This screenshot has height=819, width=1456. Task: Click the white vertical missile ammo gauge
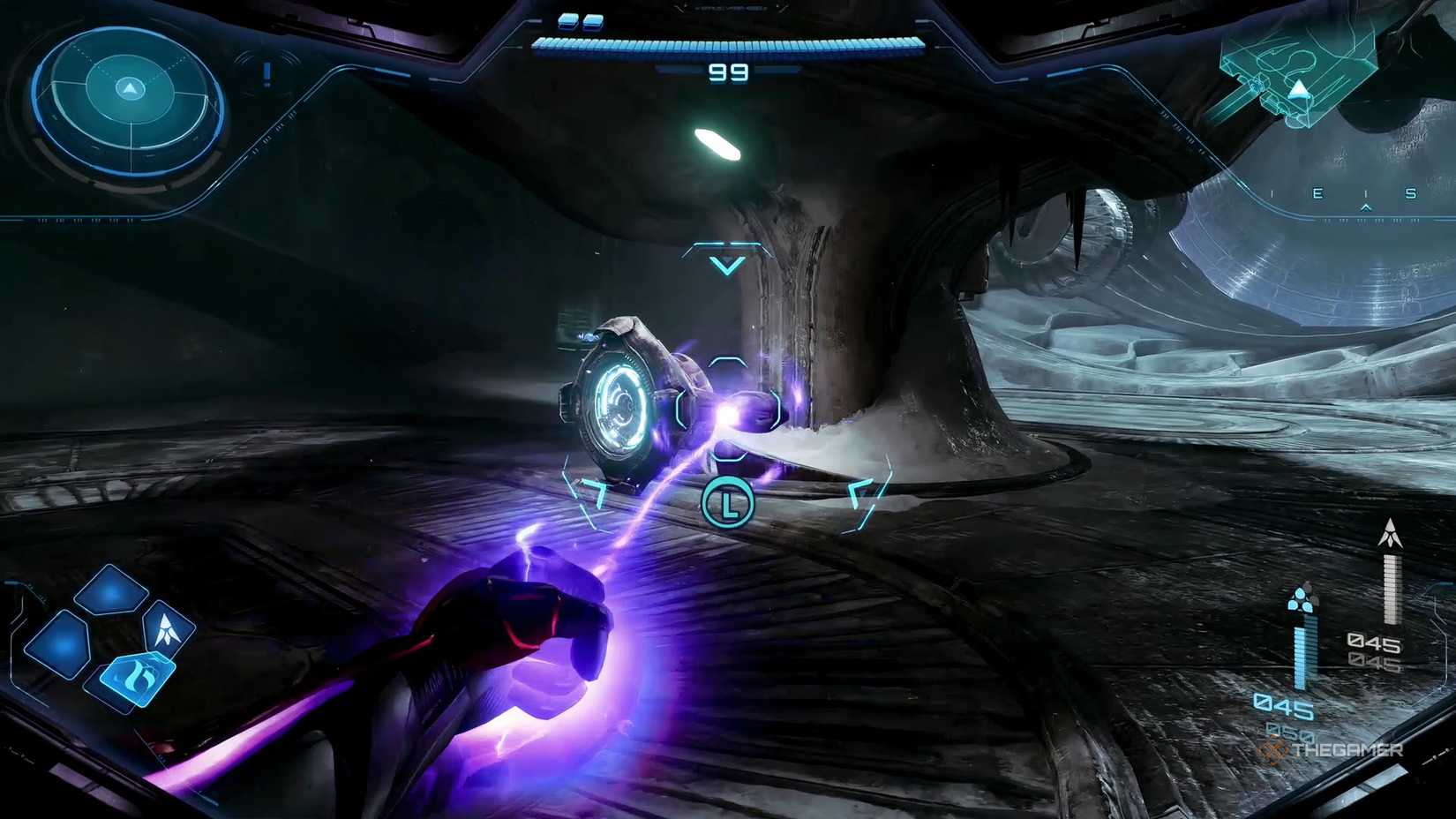(x=1391, y=589)
